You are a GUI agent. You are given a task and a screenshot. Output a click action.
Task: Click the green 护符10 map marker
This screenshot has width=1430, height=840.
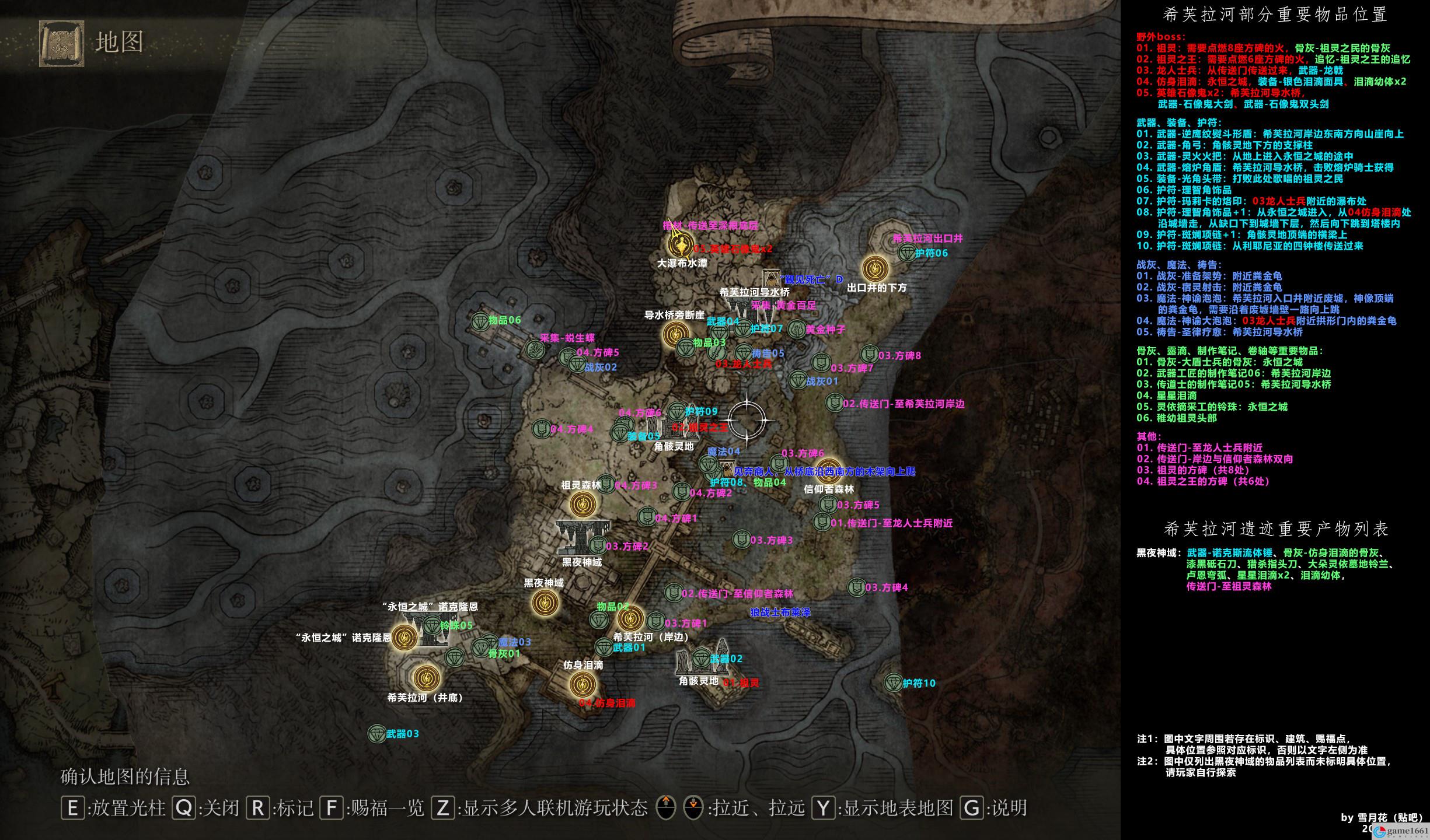(893, 682)
